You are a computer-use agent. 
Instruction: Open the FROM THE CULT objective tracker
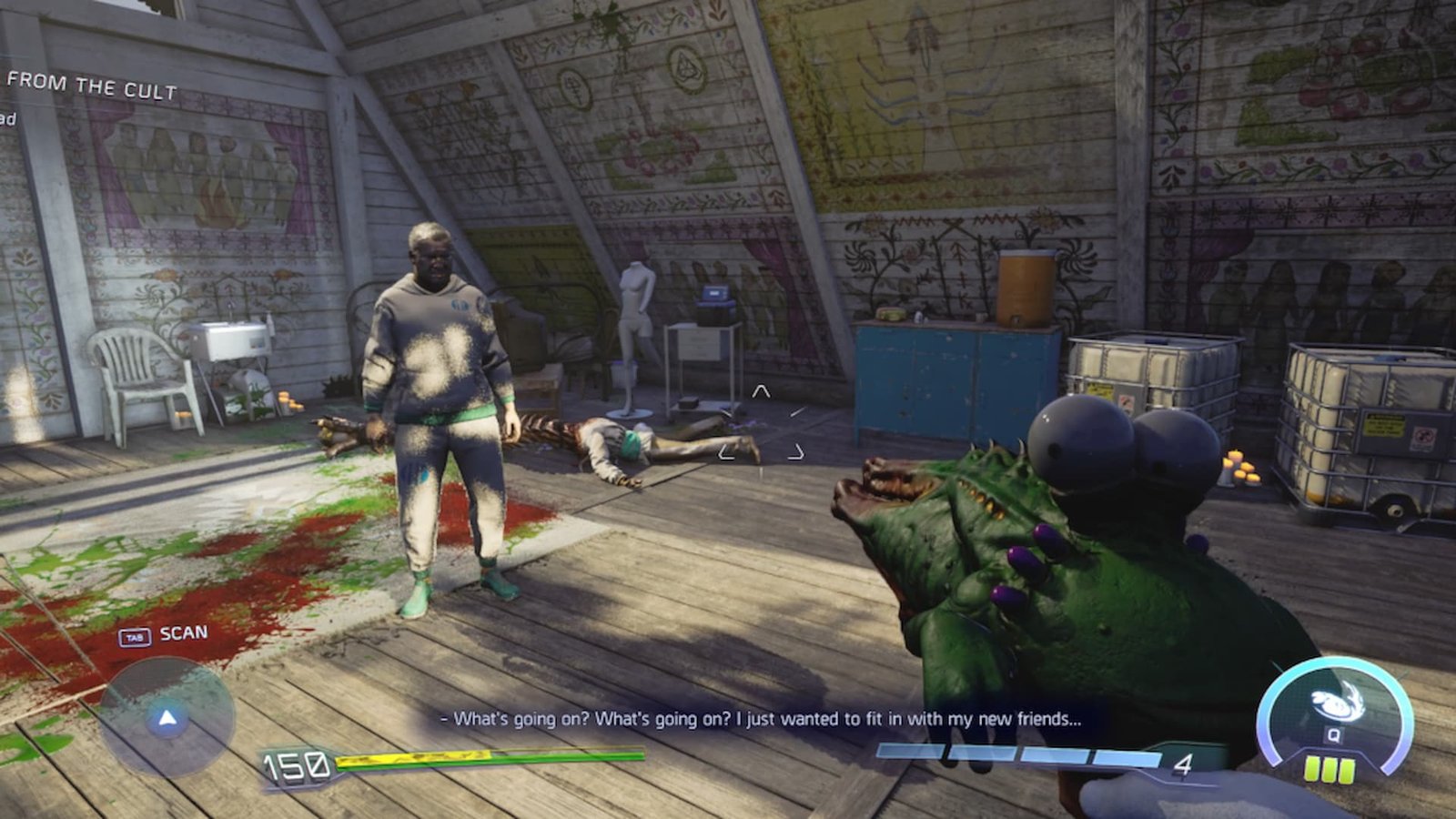pos(91,86)
